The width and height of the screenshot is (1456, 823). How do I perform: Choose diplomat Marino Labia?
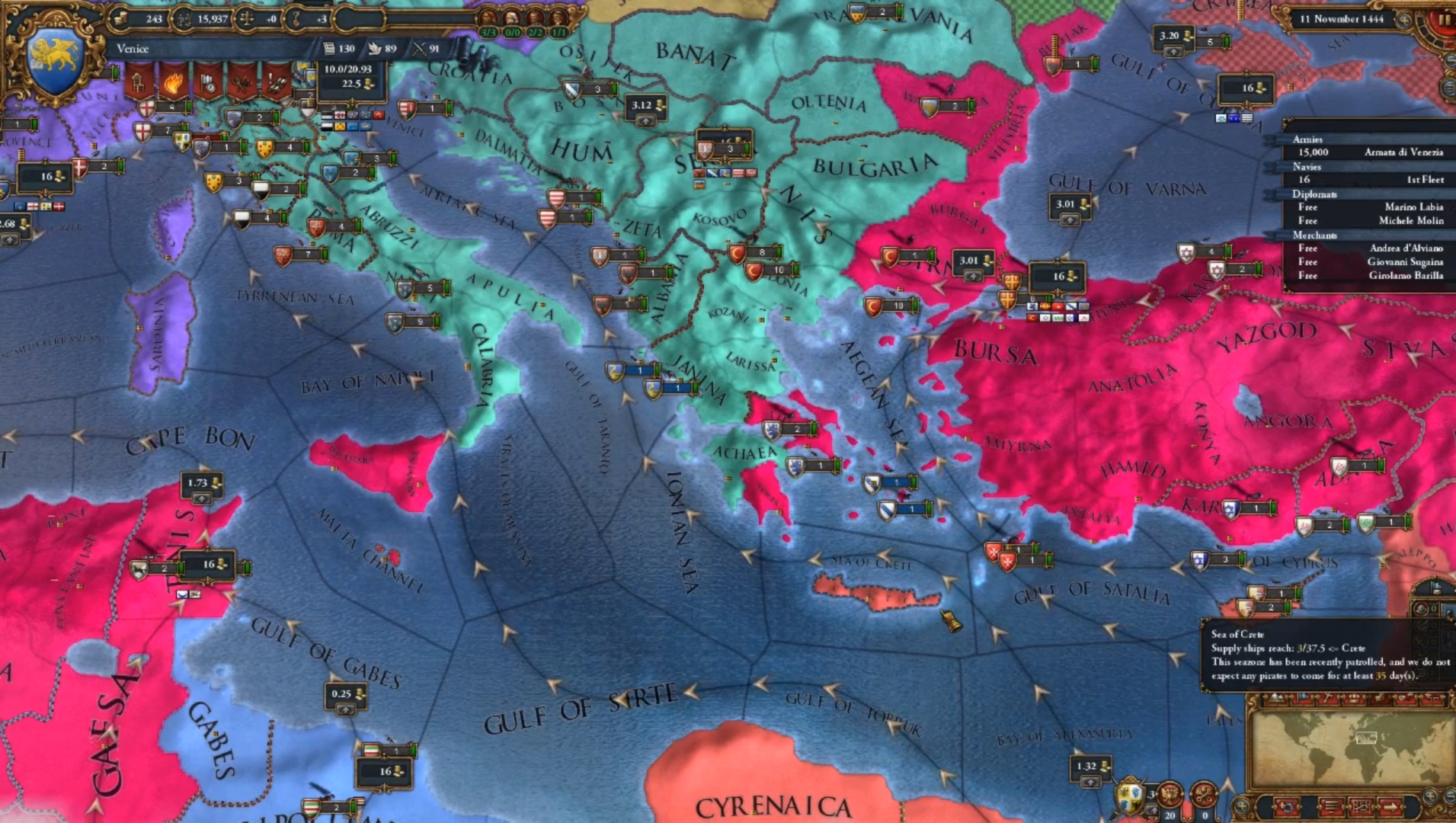(1413, 207)
